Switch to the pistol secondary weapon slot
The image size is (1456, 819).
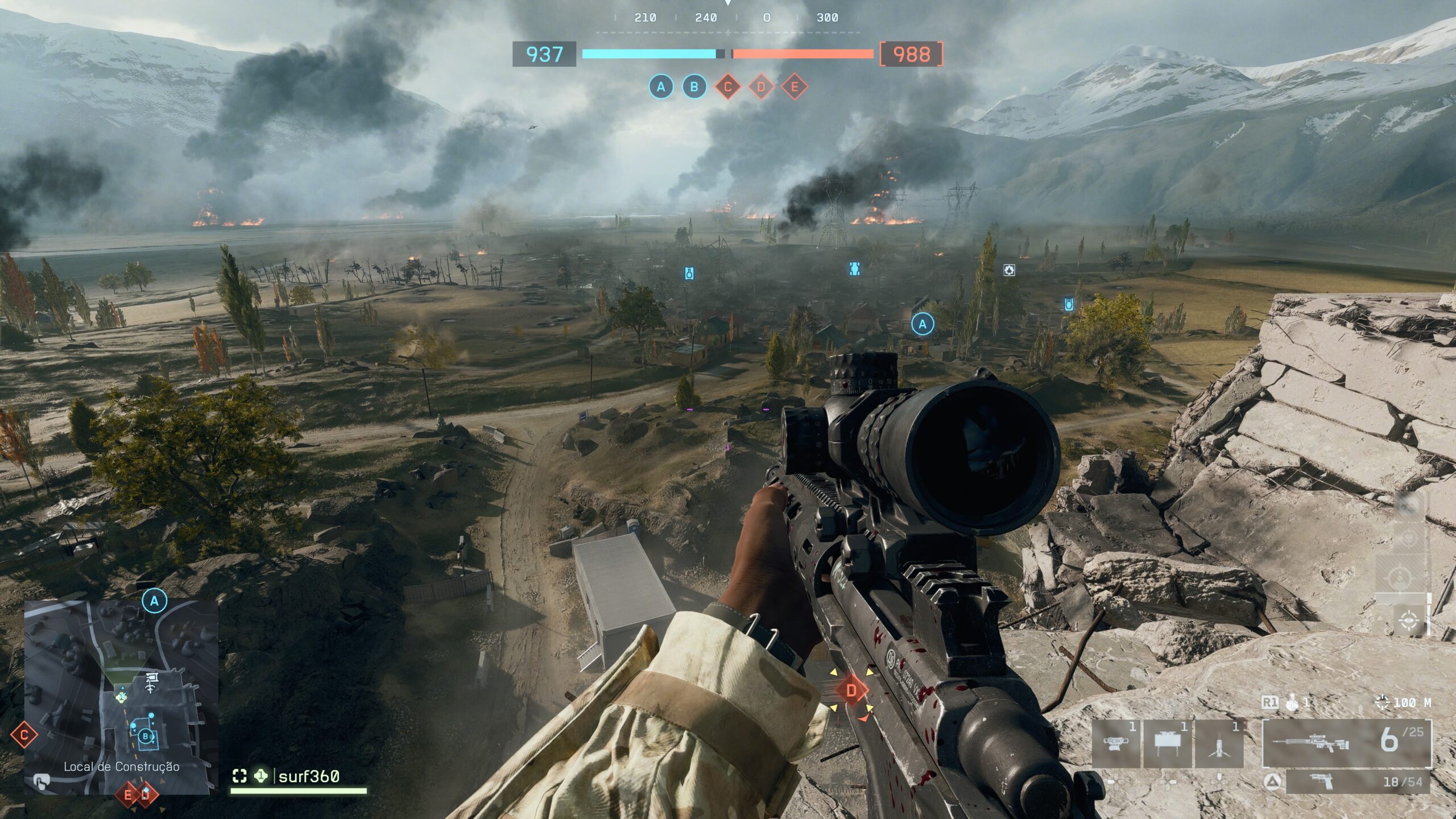click(x=1358, y=782)
